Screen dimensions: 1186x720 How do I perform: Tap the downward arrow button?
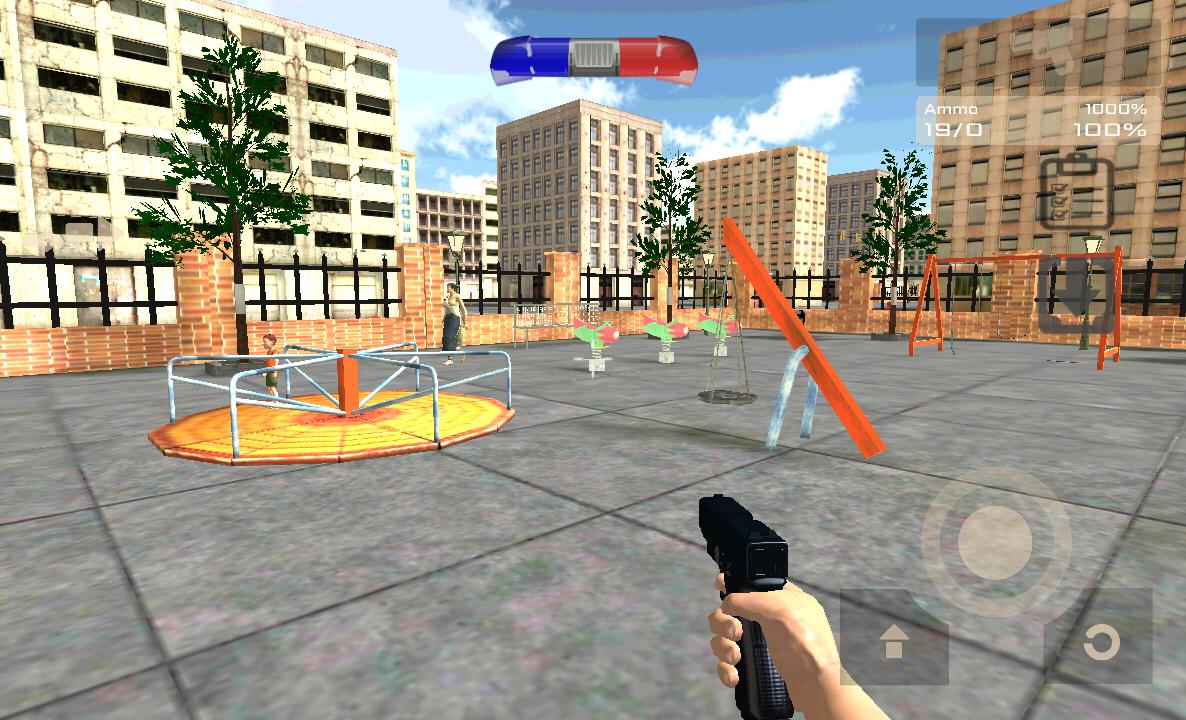1075,295
